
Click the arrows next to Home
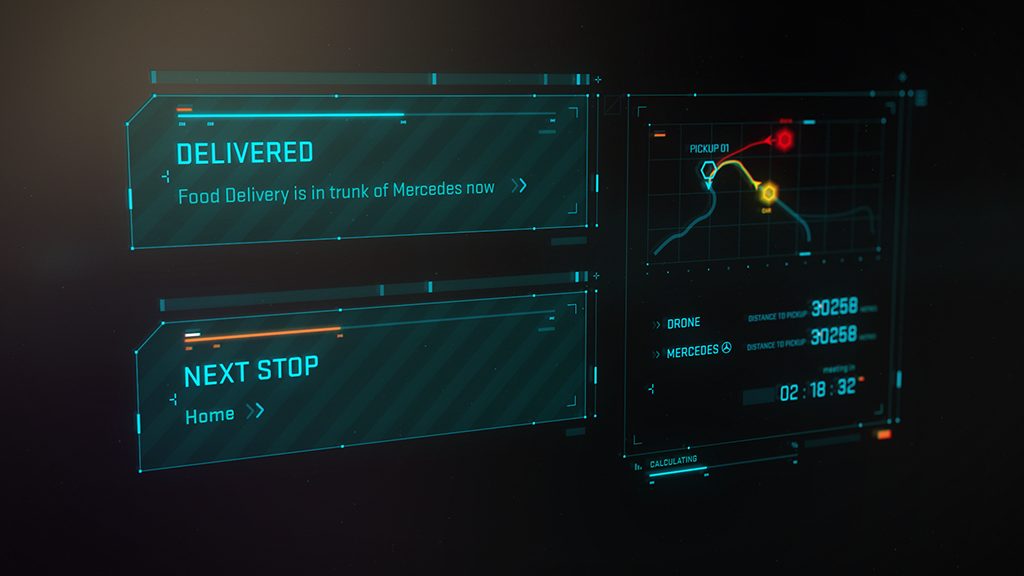[255, 410]
